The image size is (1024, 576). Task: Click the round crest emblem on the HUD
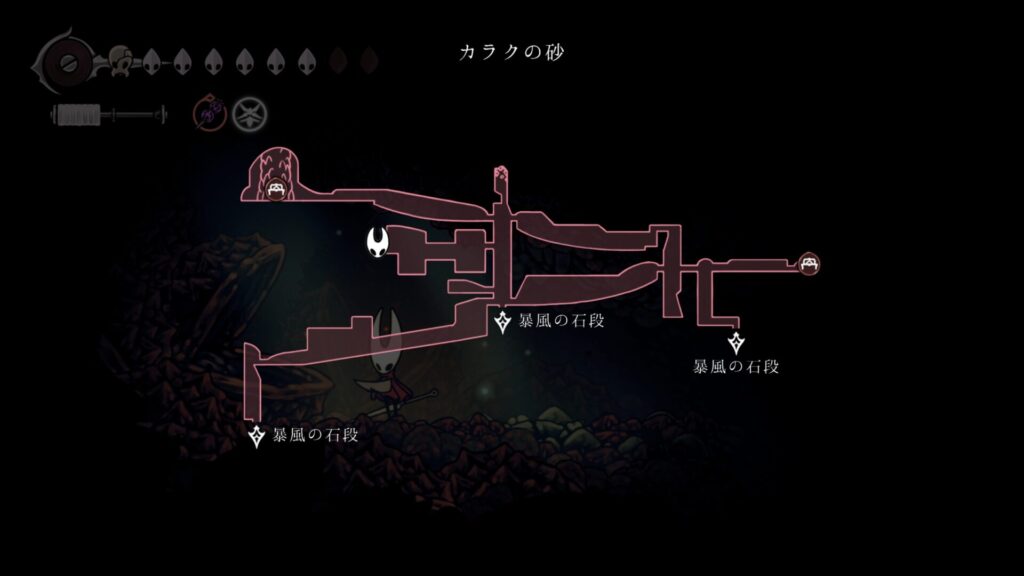pyautogui.click(x=66, y=63)
